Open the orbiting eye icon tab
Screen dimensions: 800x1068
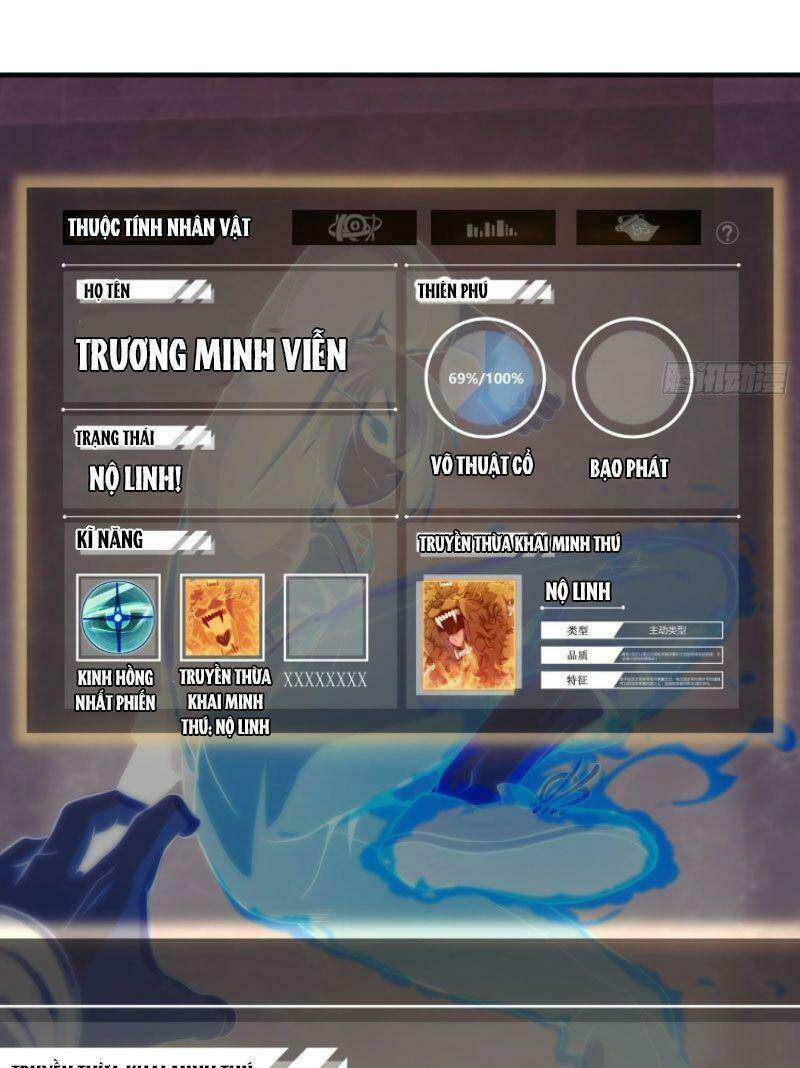tap(354, 228)
